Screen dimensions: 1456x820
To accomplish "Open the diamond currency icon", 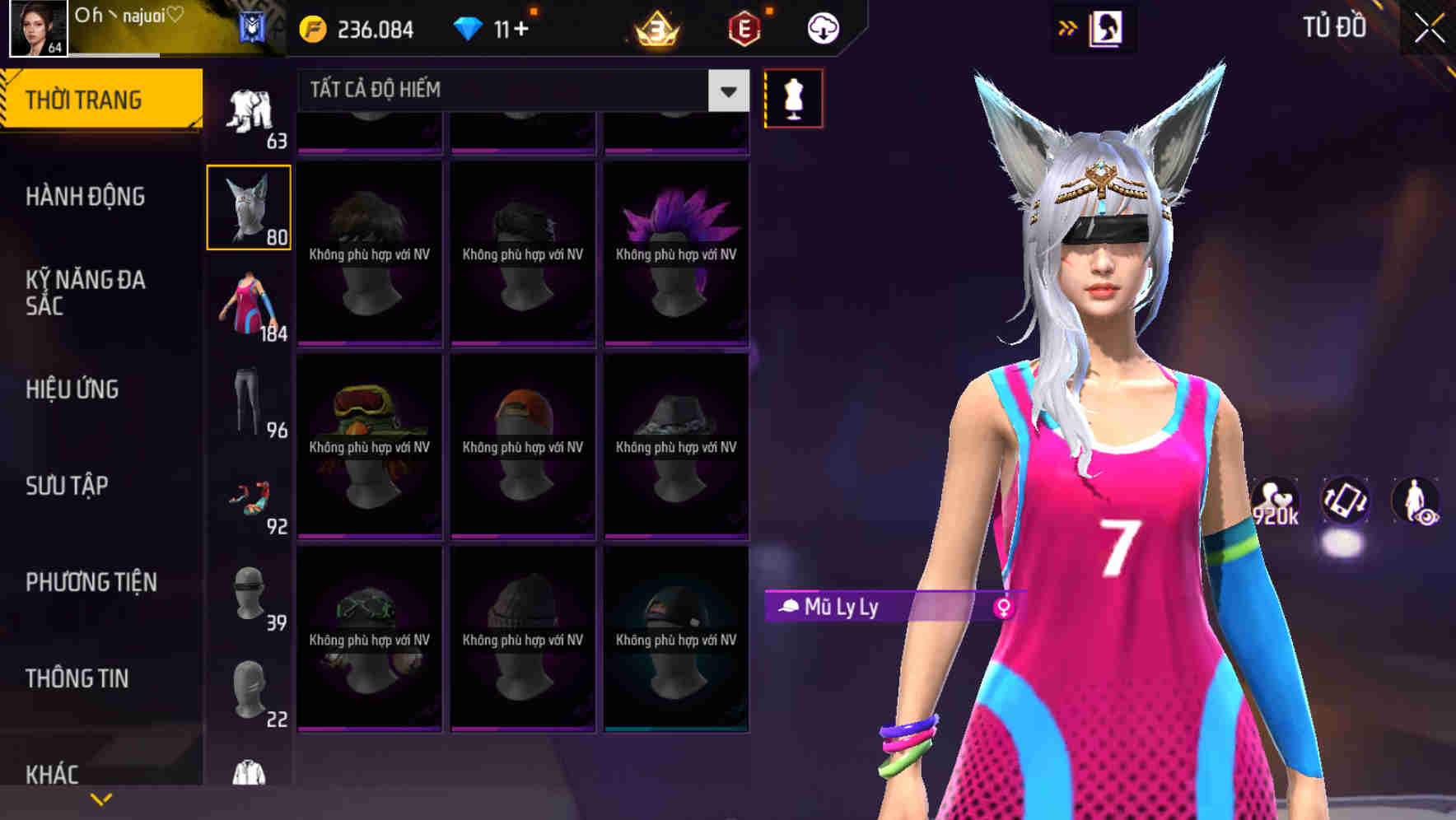I will tap(470, 27).
